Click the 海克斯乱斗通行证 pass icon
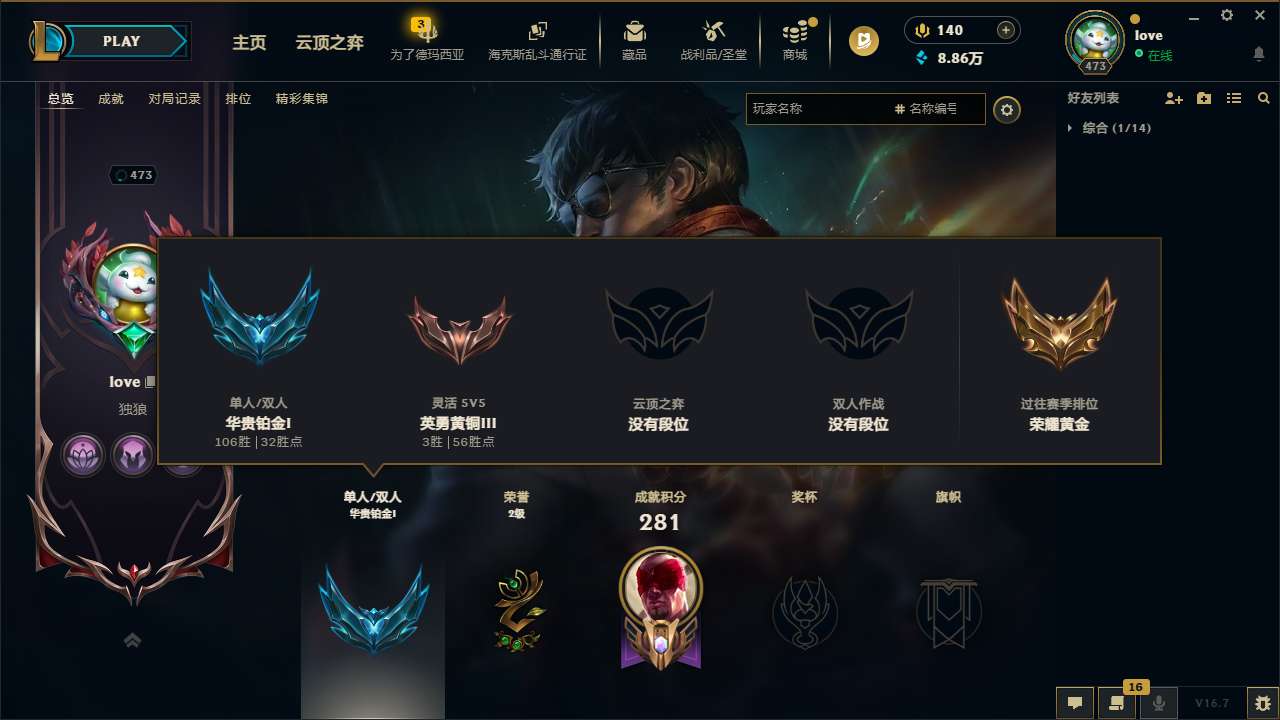 tap(536, 40)
